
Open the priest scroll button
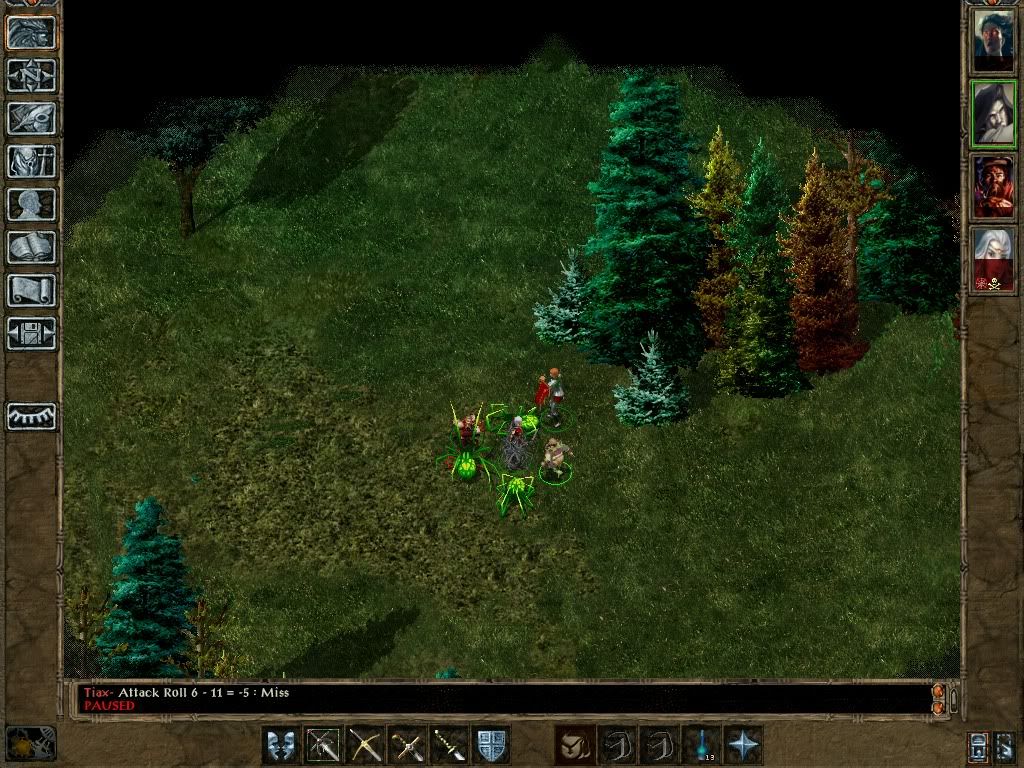pyautogui.click(x=32, y=290)
